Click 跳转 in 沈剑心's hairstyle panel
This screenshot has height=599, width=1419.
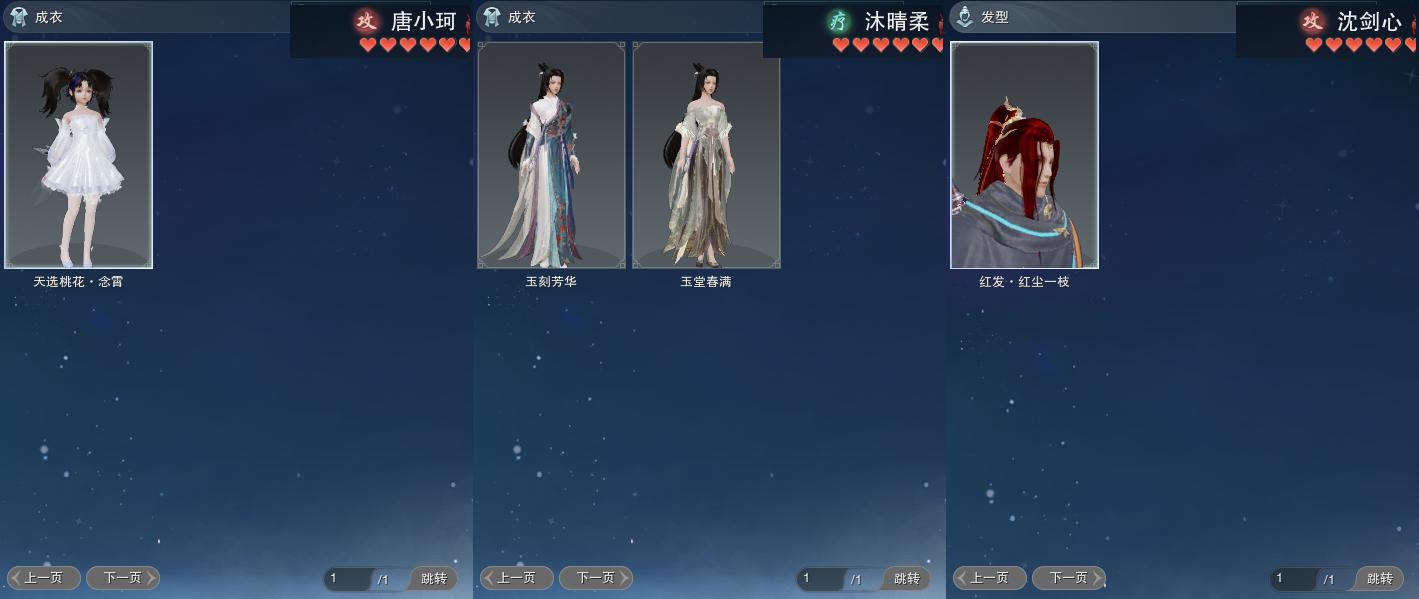pyautogui.click(x=1380, y=579)
